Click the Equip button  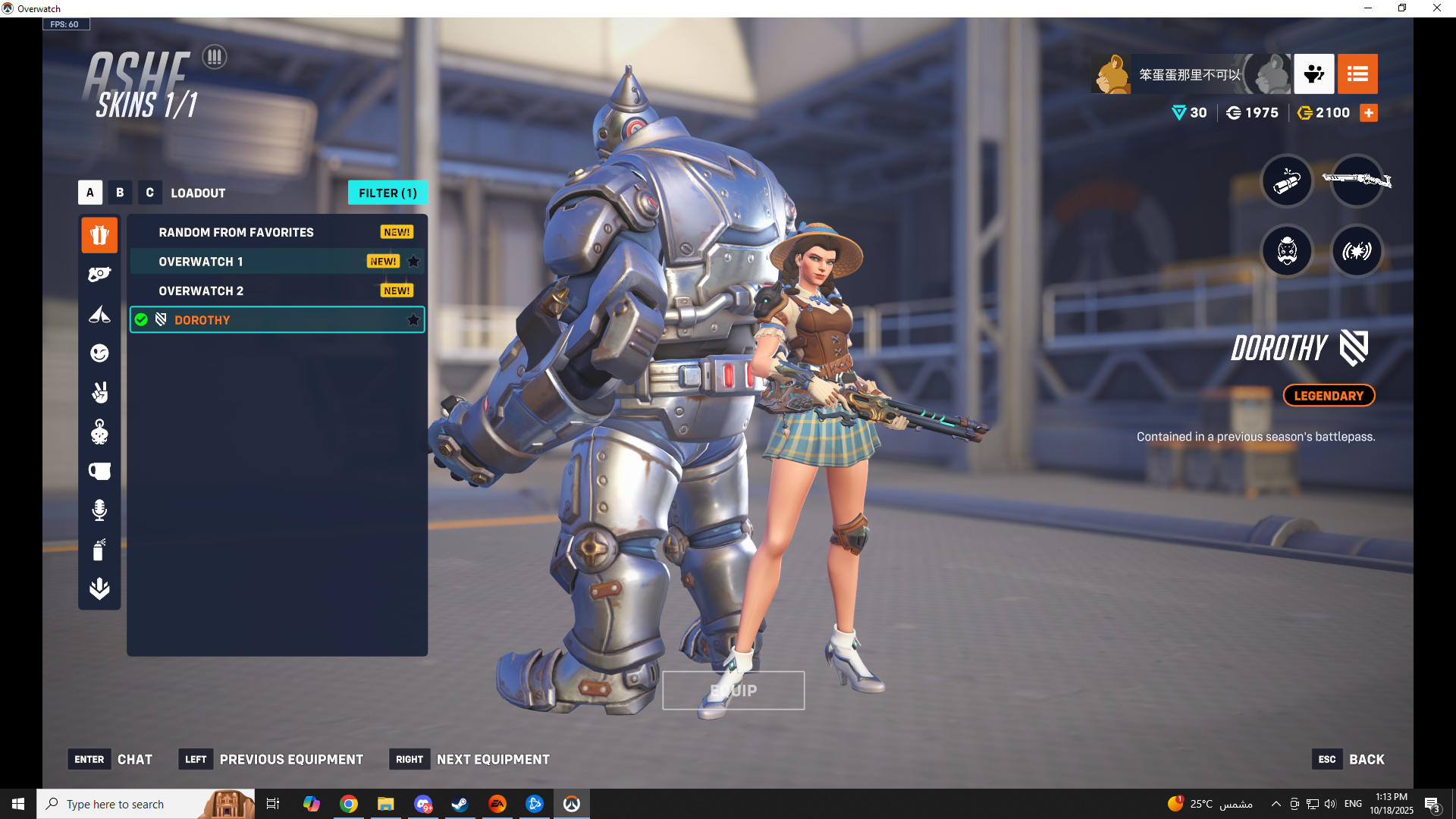pos(733,691)
